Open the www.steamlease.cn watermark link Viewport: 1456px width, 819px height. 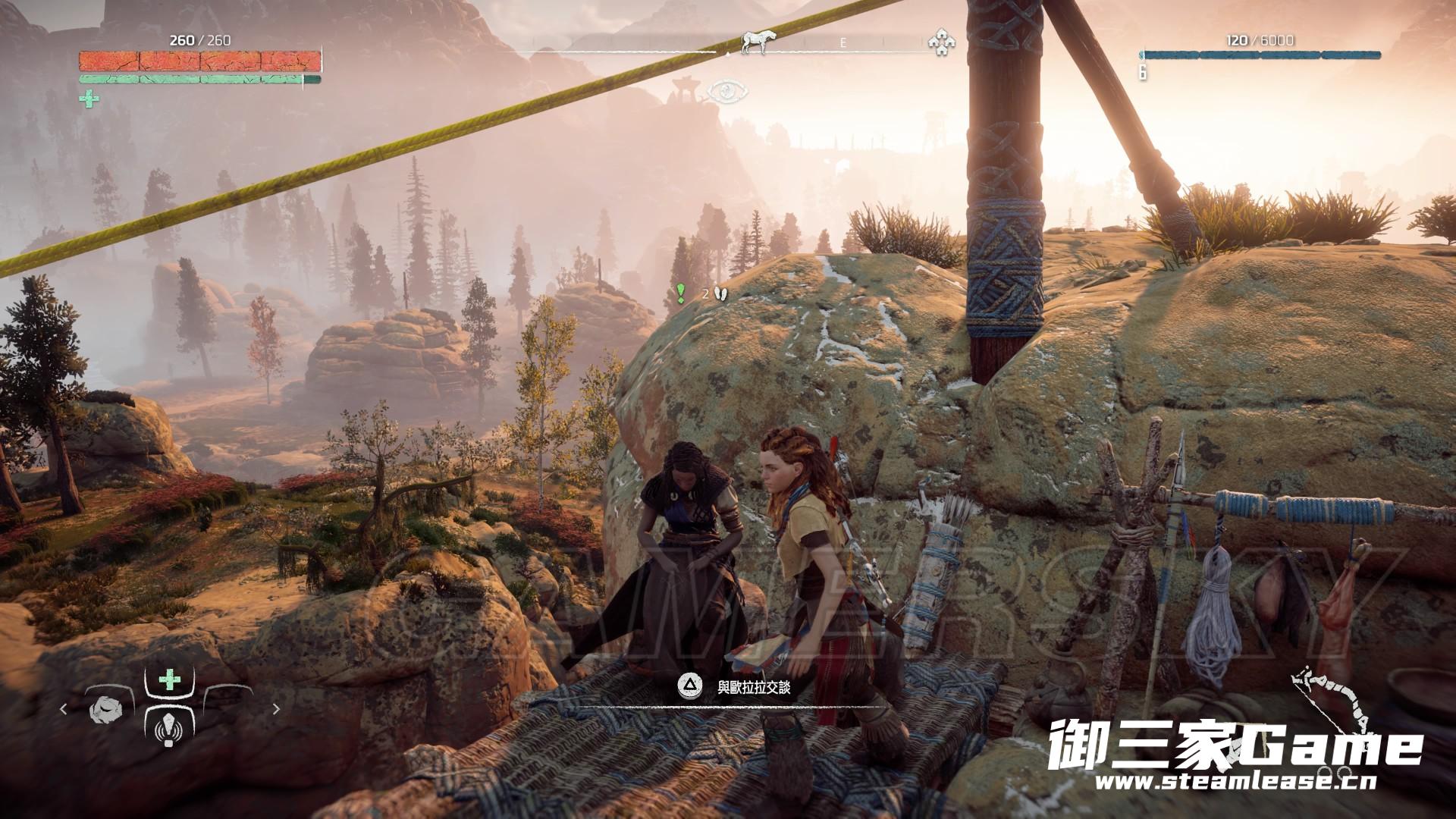(x=1235, y=782)
